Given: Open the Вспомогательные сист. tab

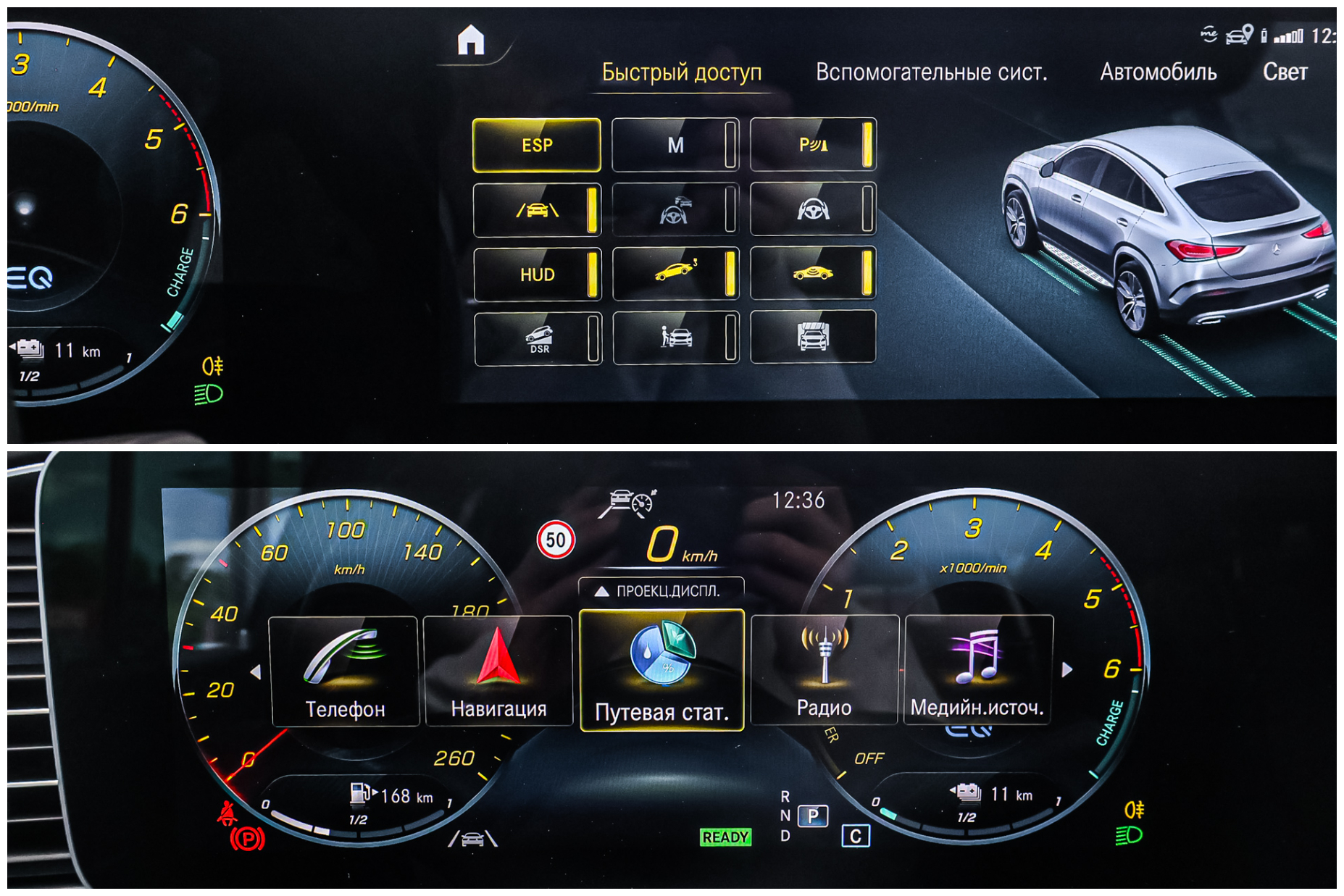Looking at the screenshot, I should click(931, 72).
